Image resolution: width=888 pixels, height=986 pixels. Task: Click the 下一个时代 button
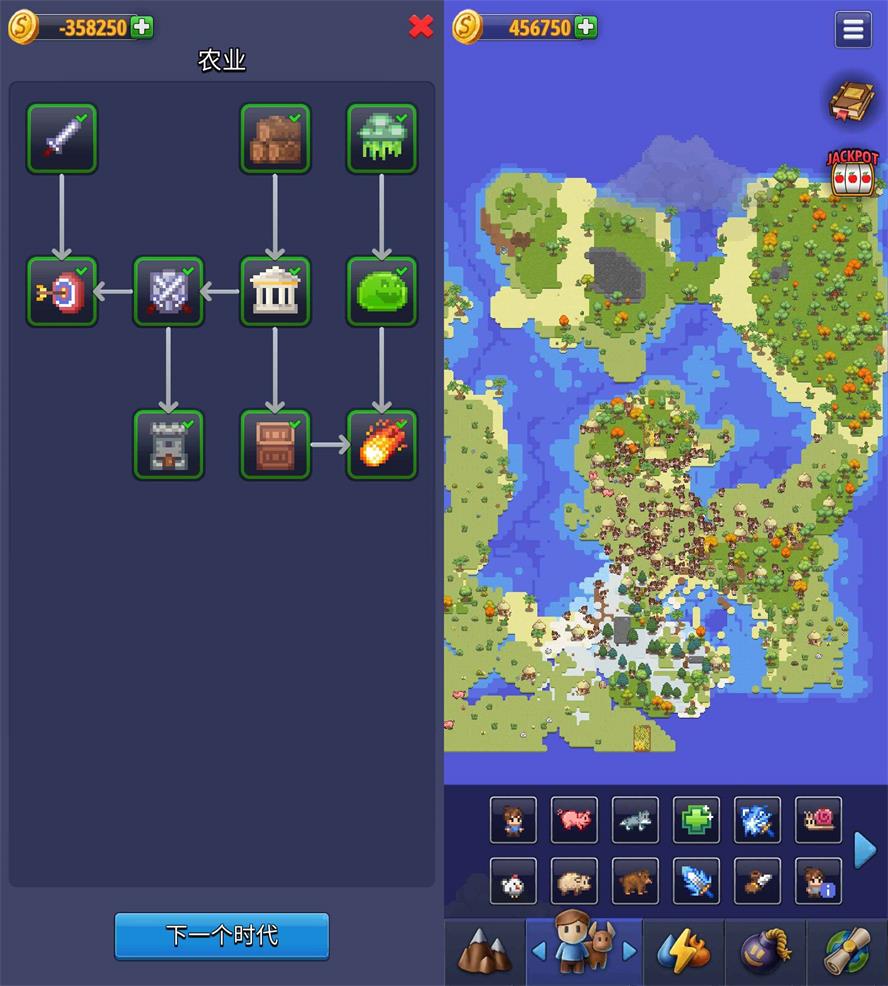[221, 936]
